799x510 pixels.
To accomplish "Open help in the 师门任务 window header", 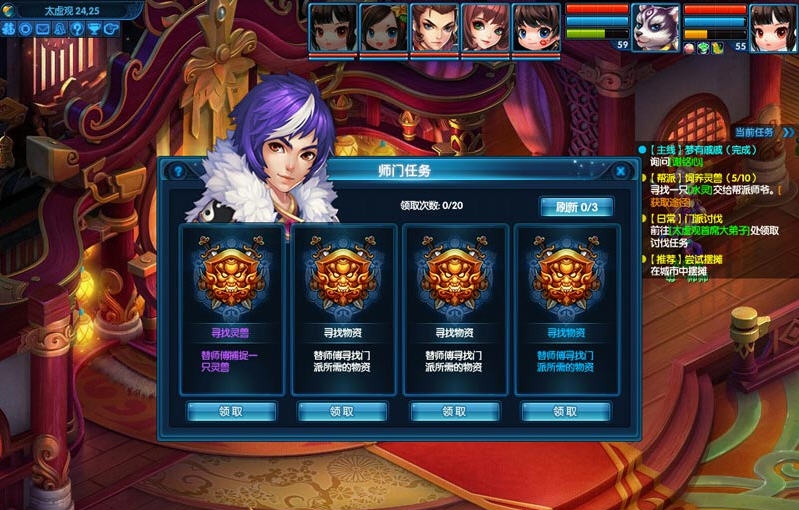I will [178, 171].
